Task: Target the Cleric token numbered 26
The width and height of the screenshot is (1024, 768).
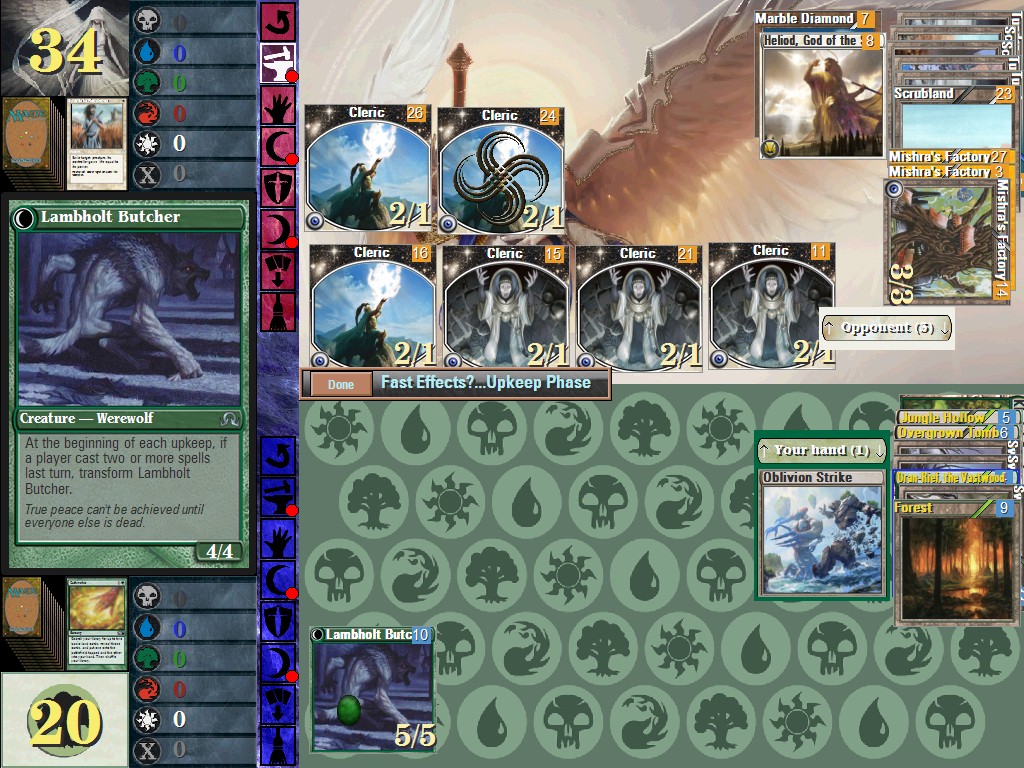Action: coord(367,168)
